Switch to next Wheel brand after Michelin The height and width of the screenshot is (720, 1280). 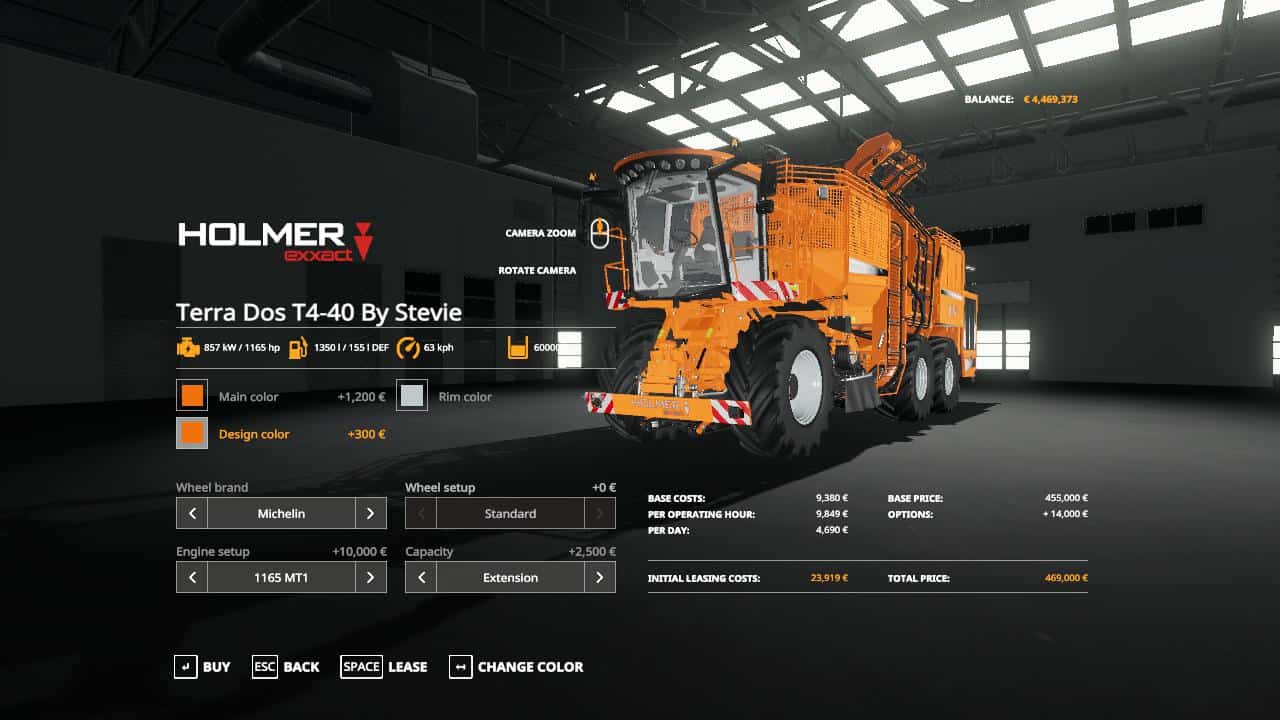[370, 514]
